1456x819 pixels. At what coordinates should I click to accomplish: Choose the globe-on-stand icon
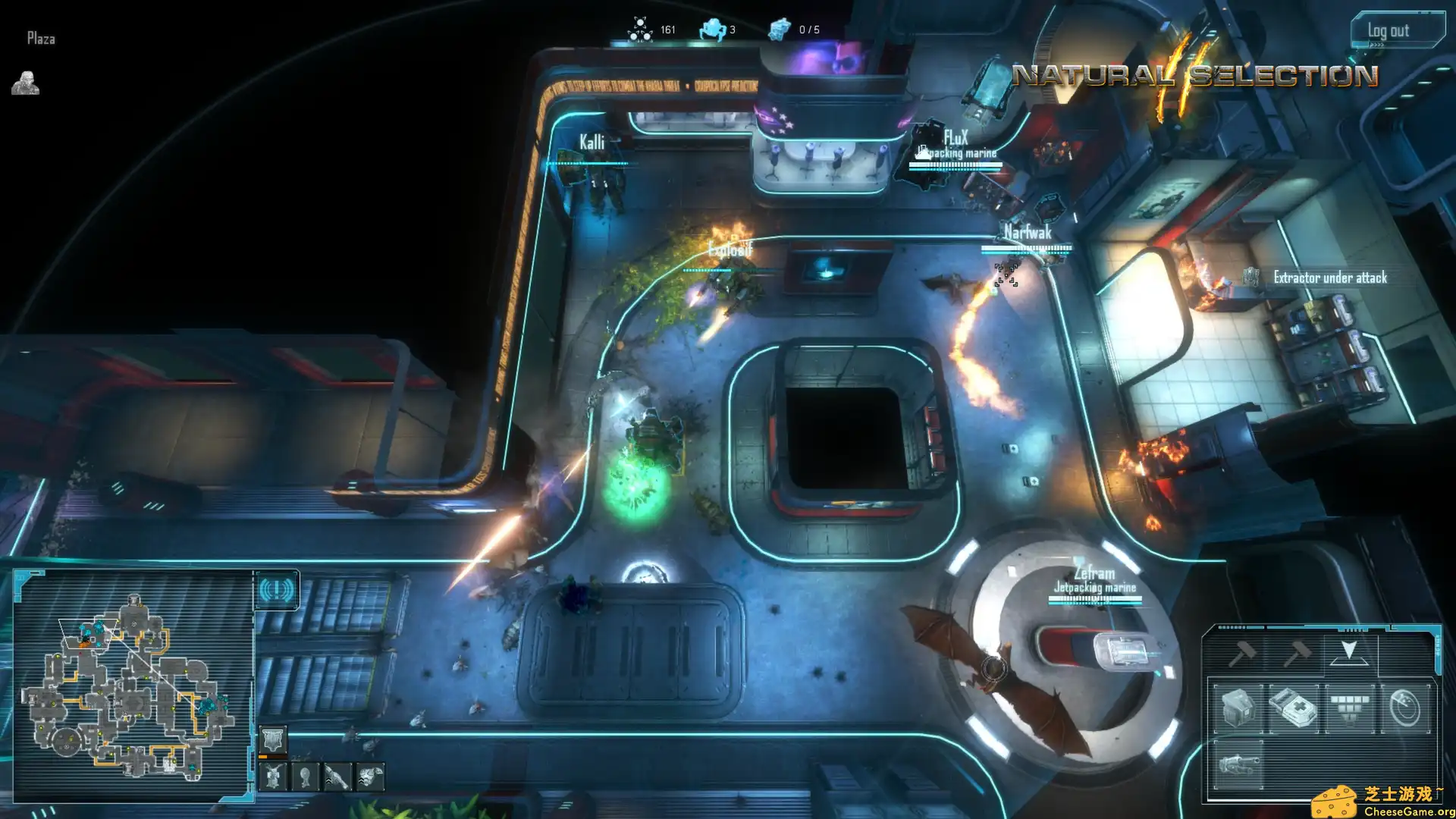pyautogui.click(x=305, y=777)
